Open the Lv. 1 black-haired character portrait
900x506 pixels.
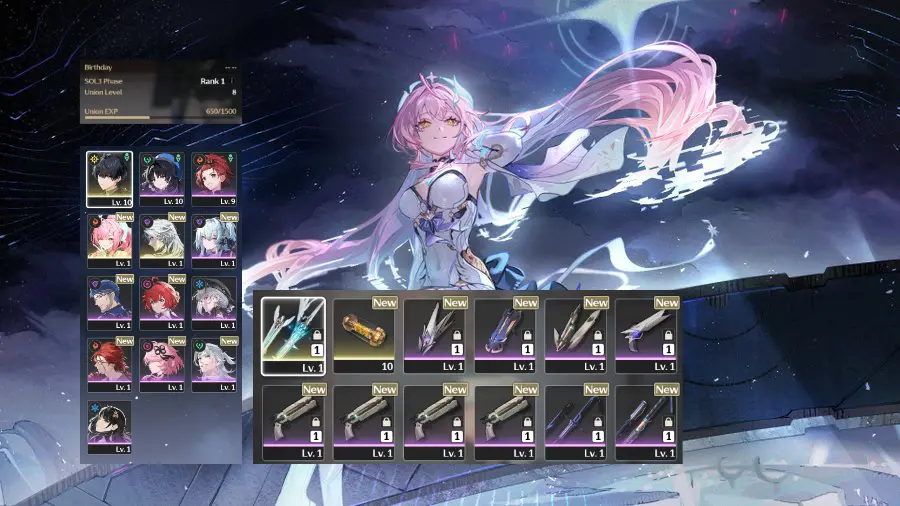tap(109, 425)
